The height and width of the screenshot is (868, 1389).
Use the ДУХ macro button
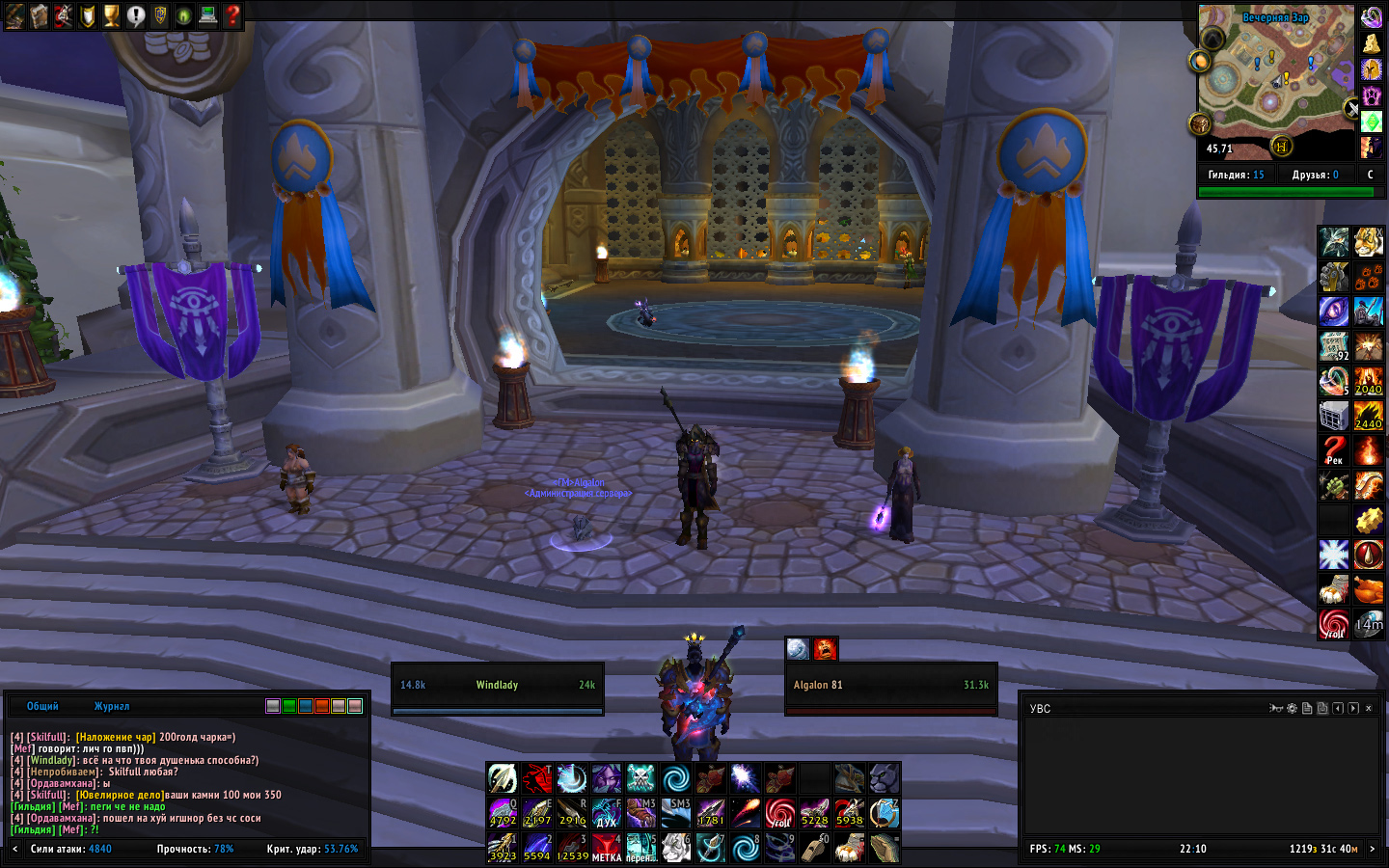(607, 814)
